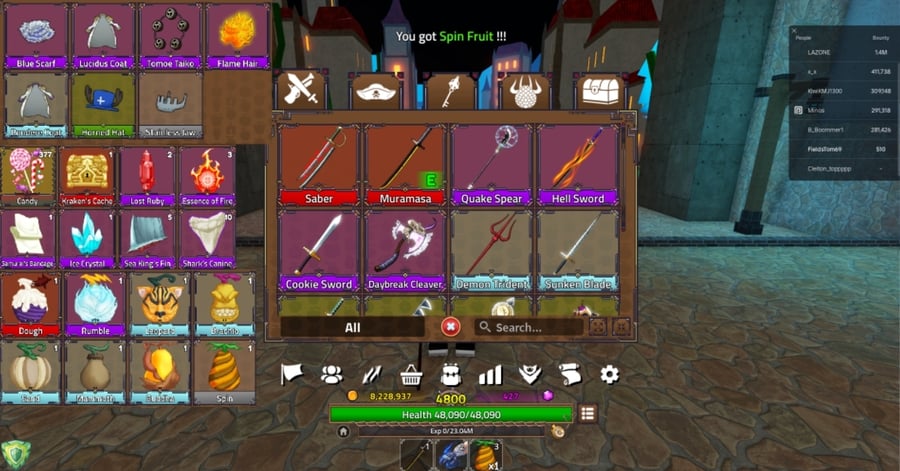This screenshot has height=471, width=900.
Task: Click the inventory Search field
Action: pos(530,327)
